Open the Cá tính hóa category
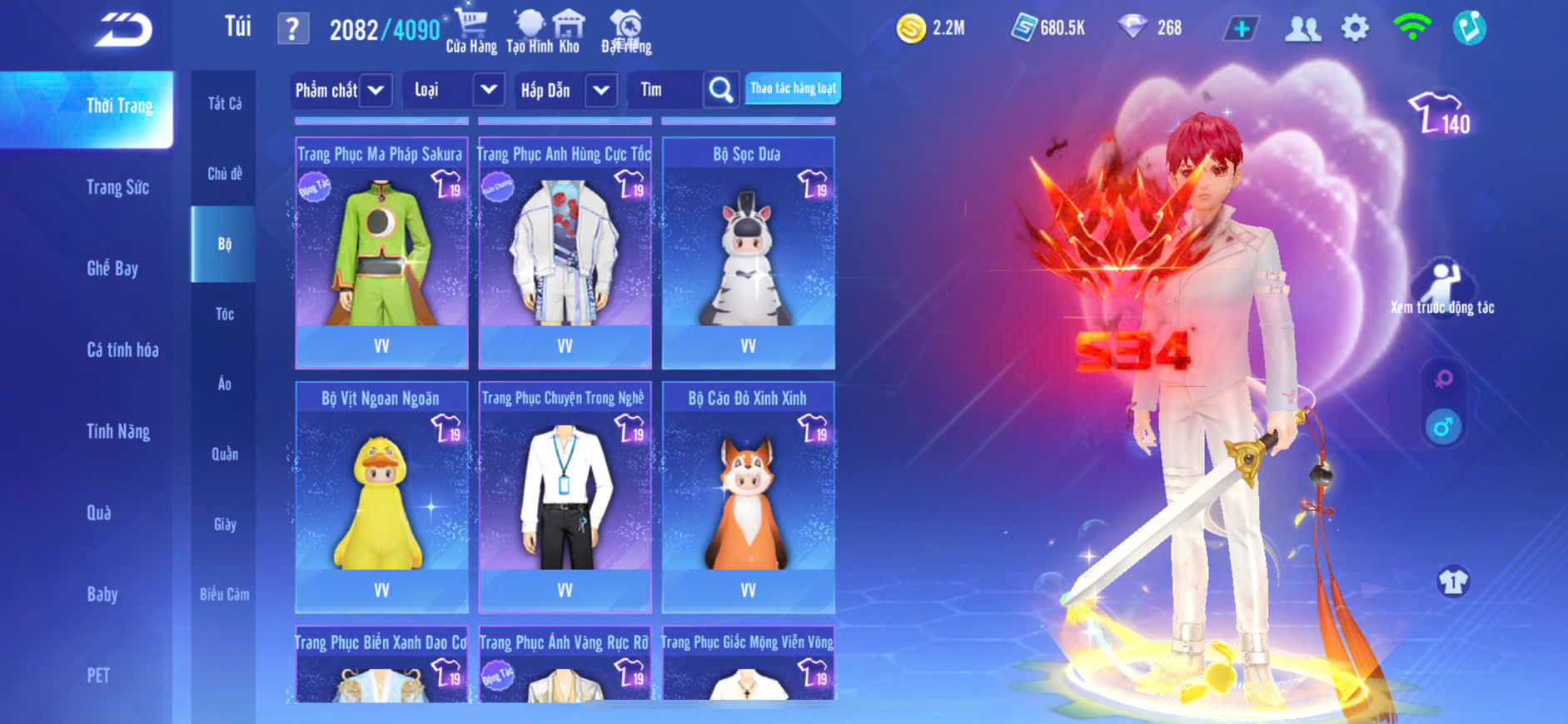 122,350
